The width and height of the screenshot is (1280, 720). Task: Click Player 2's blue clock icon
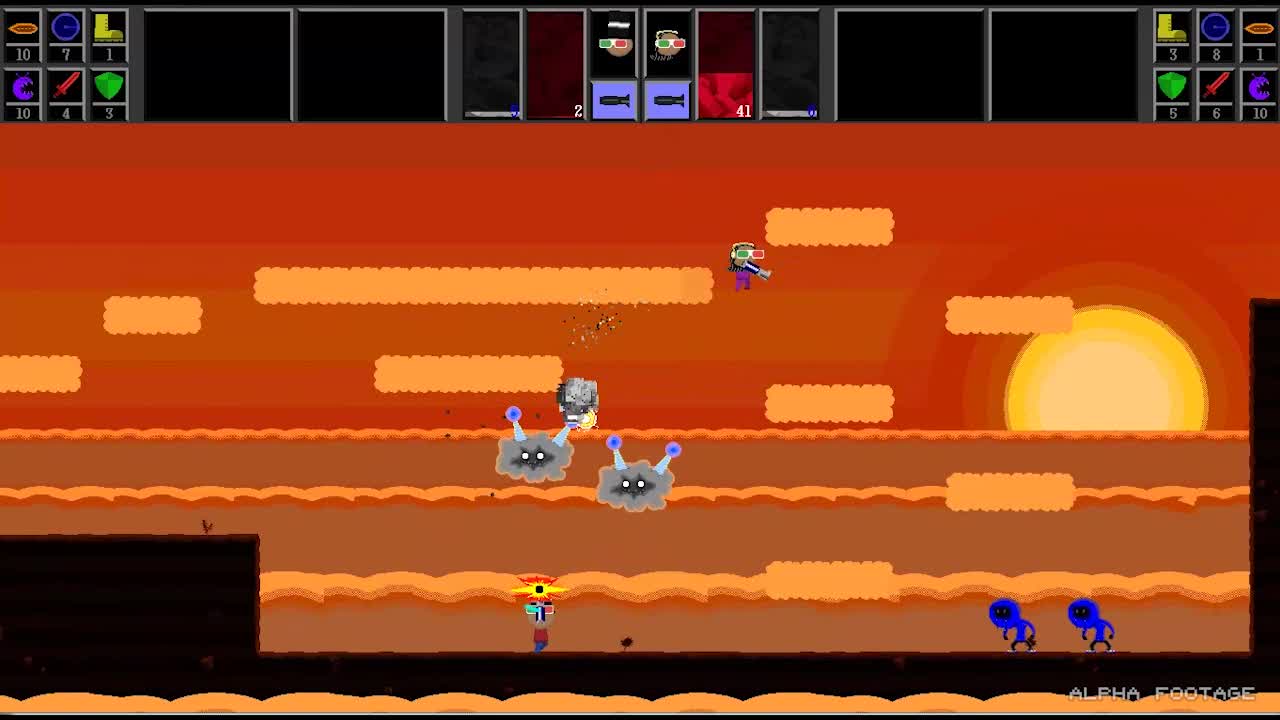1213,27
